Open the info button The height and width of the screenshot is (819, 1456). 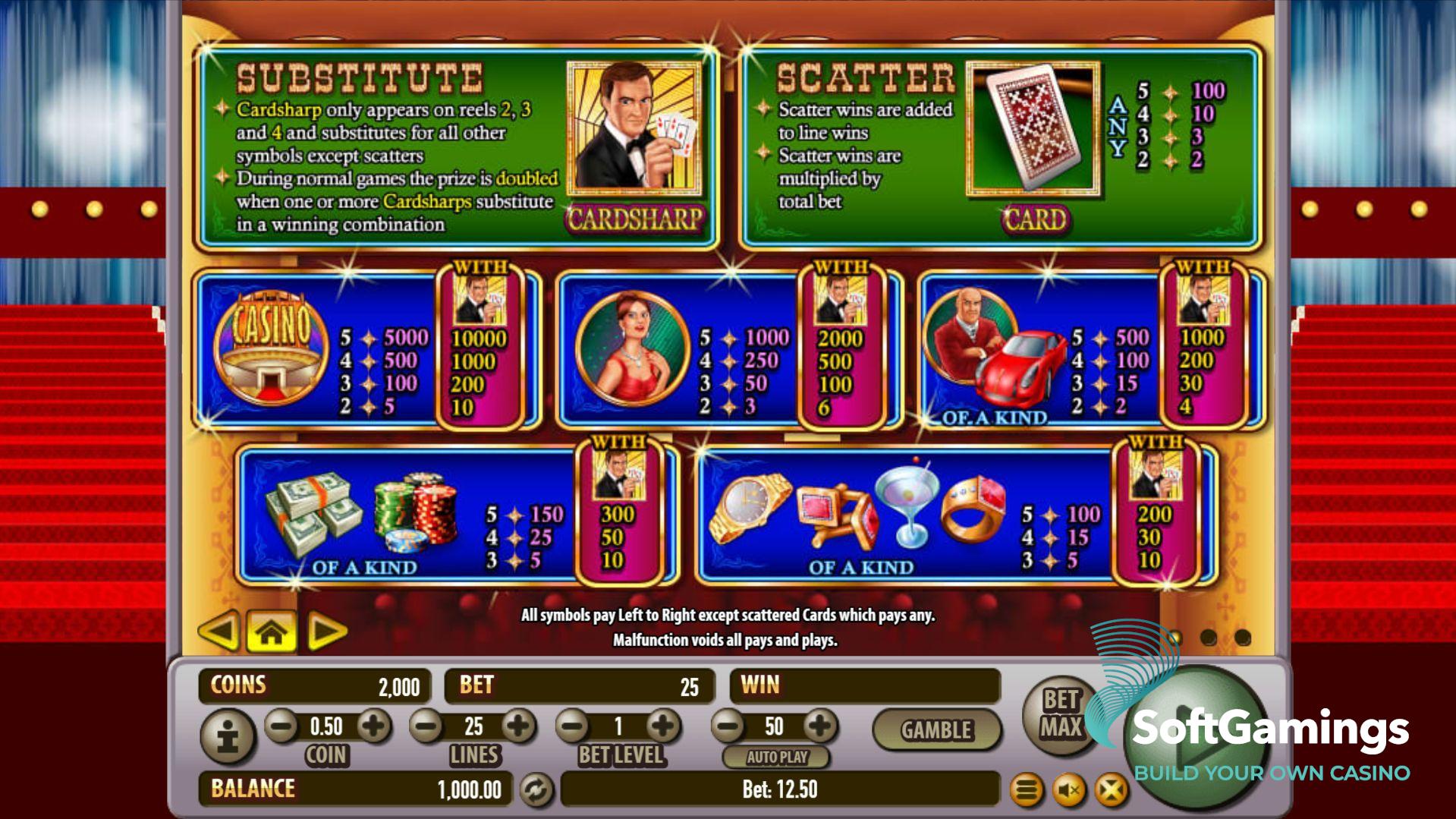pos(228,736)
